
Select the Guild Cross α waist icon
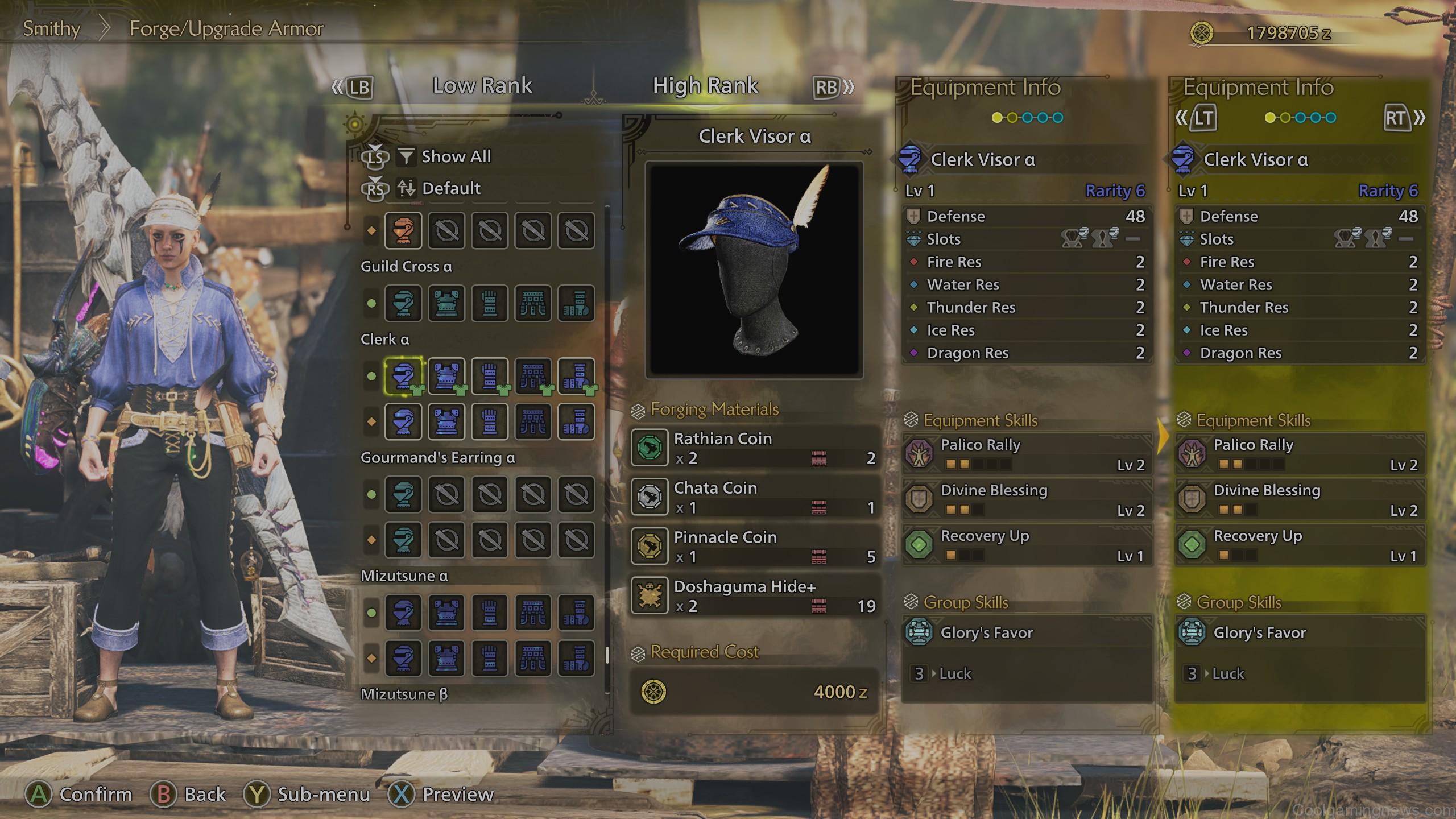pos(533,304)
